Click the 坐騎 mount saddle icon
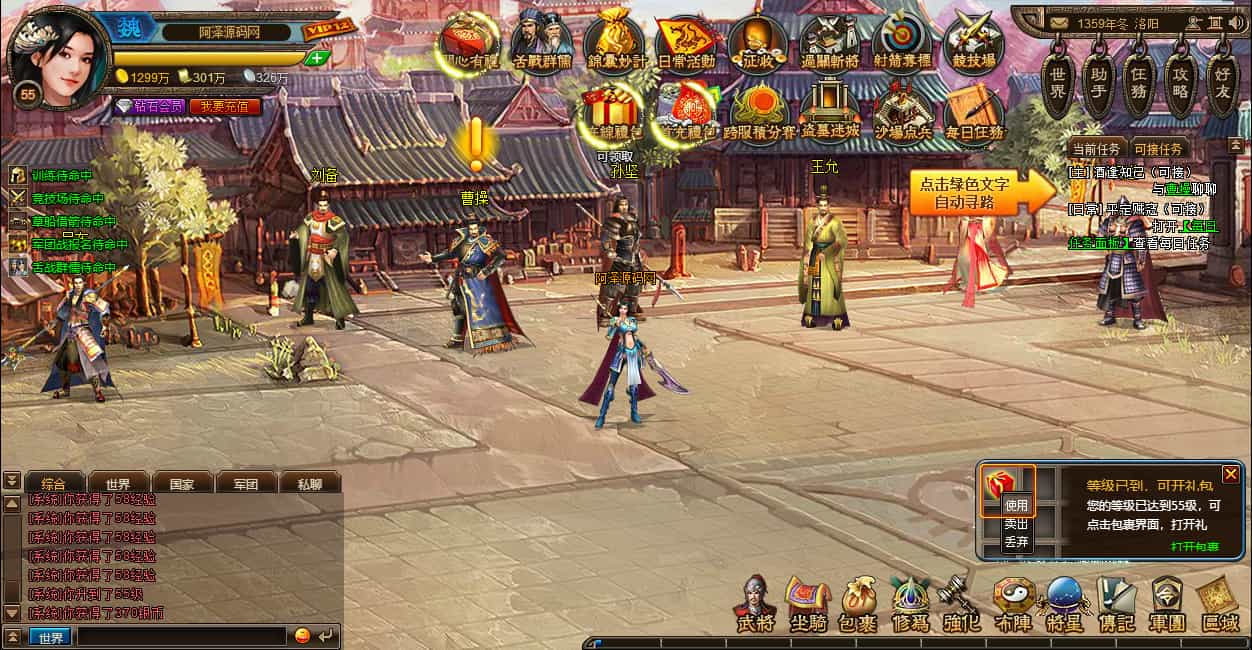 coord(806,603)
